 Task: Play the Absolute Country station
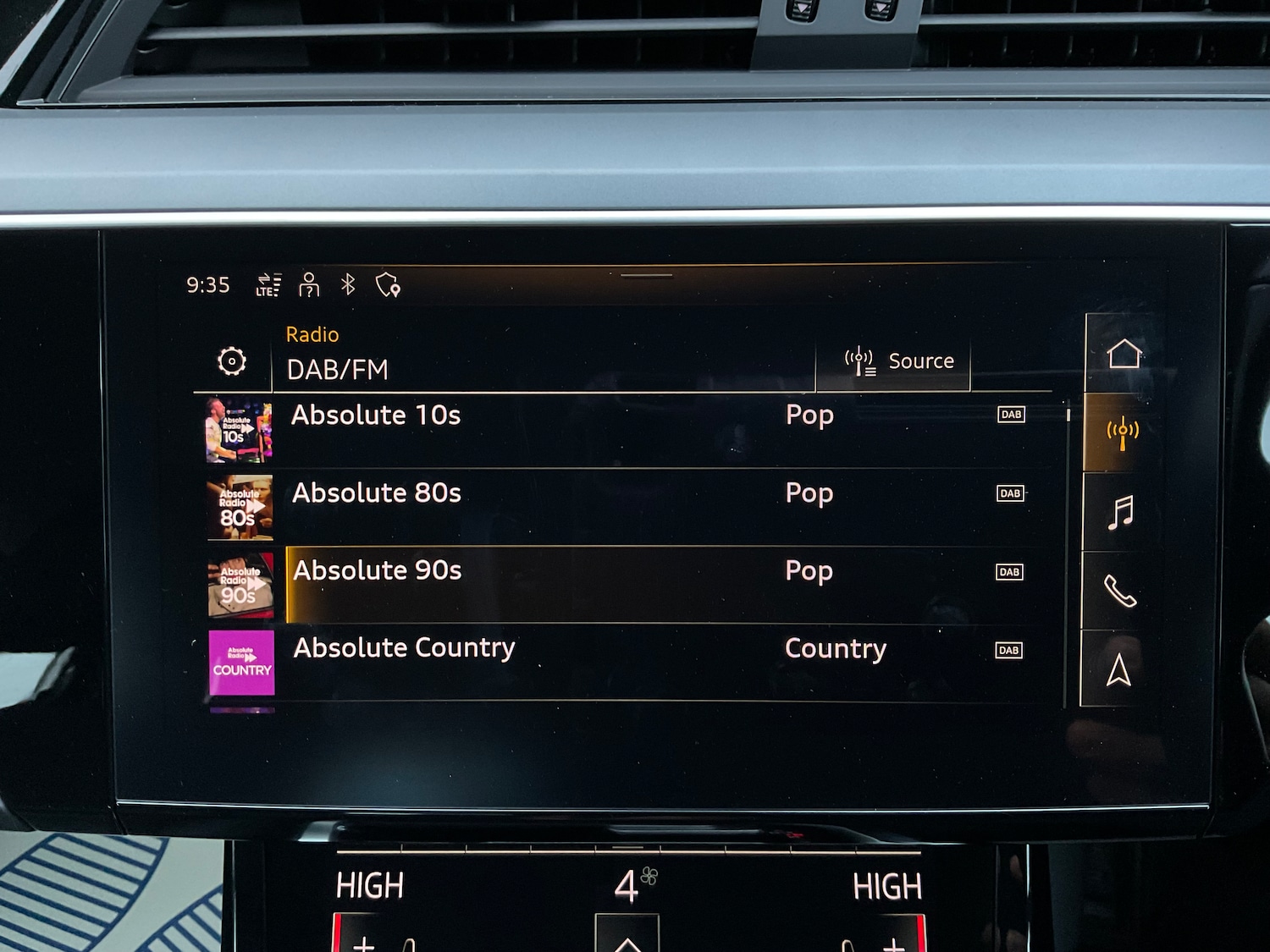pos(404,649)
